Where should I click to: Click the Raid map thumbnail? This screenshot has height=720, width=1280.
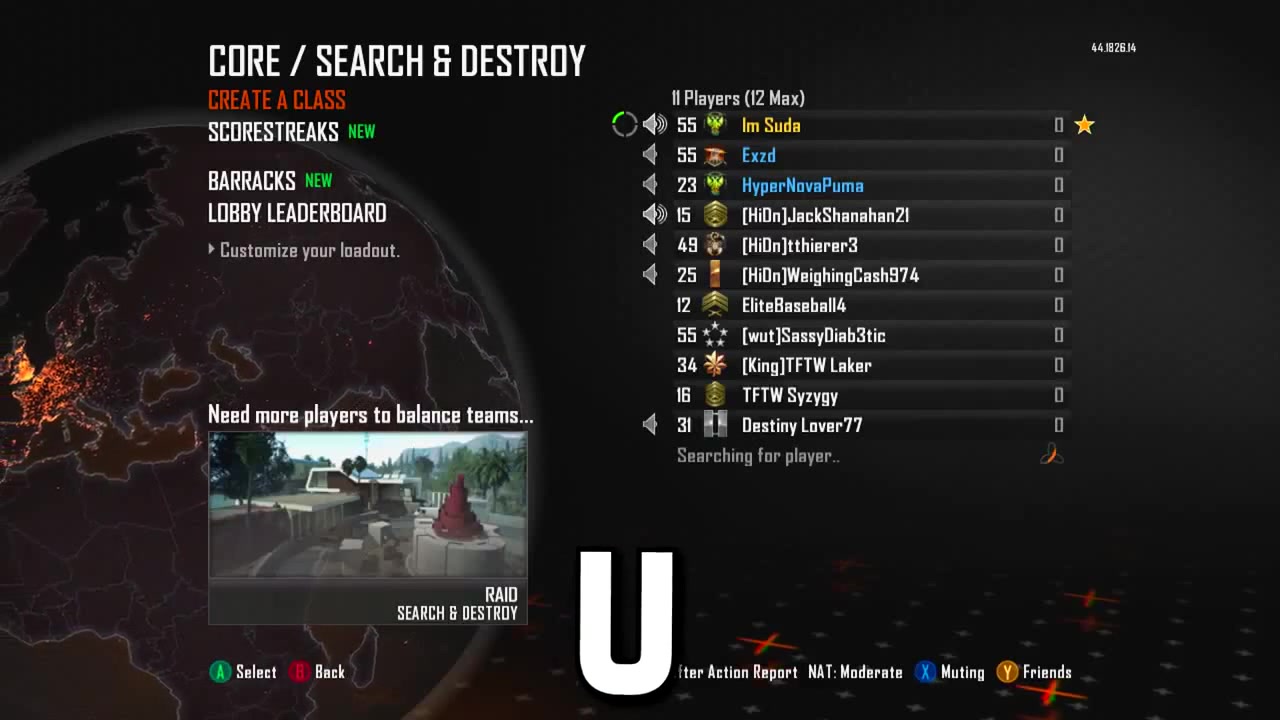pyautogui.click(x=367, y=505)
